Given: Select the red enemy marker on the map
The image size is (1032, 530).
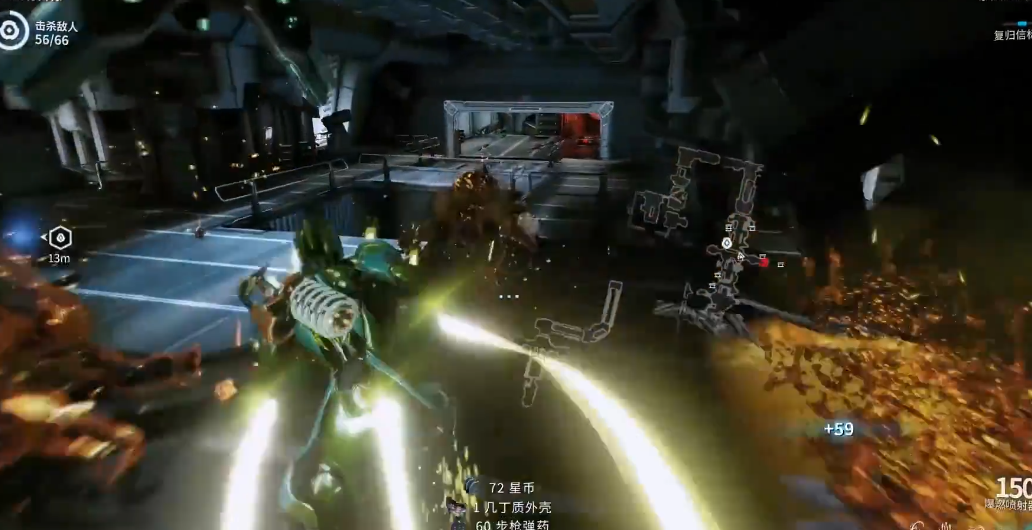Looking at the screenshot, I should (764, 262).
